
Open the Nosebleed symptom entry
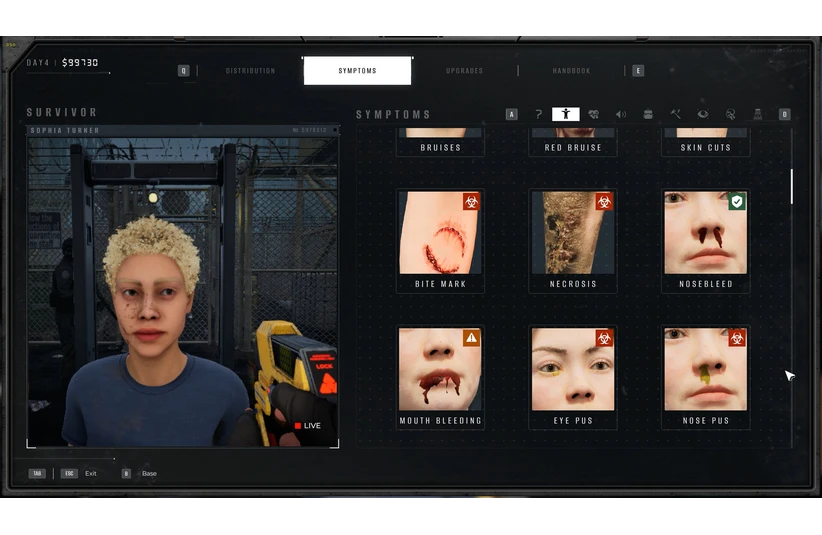pyautogui.click(x=706, y=240)
